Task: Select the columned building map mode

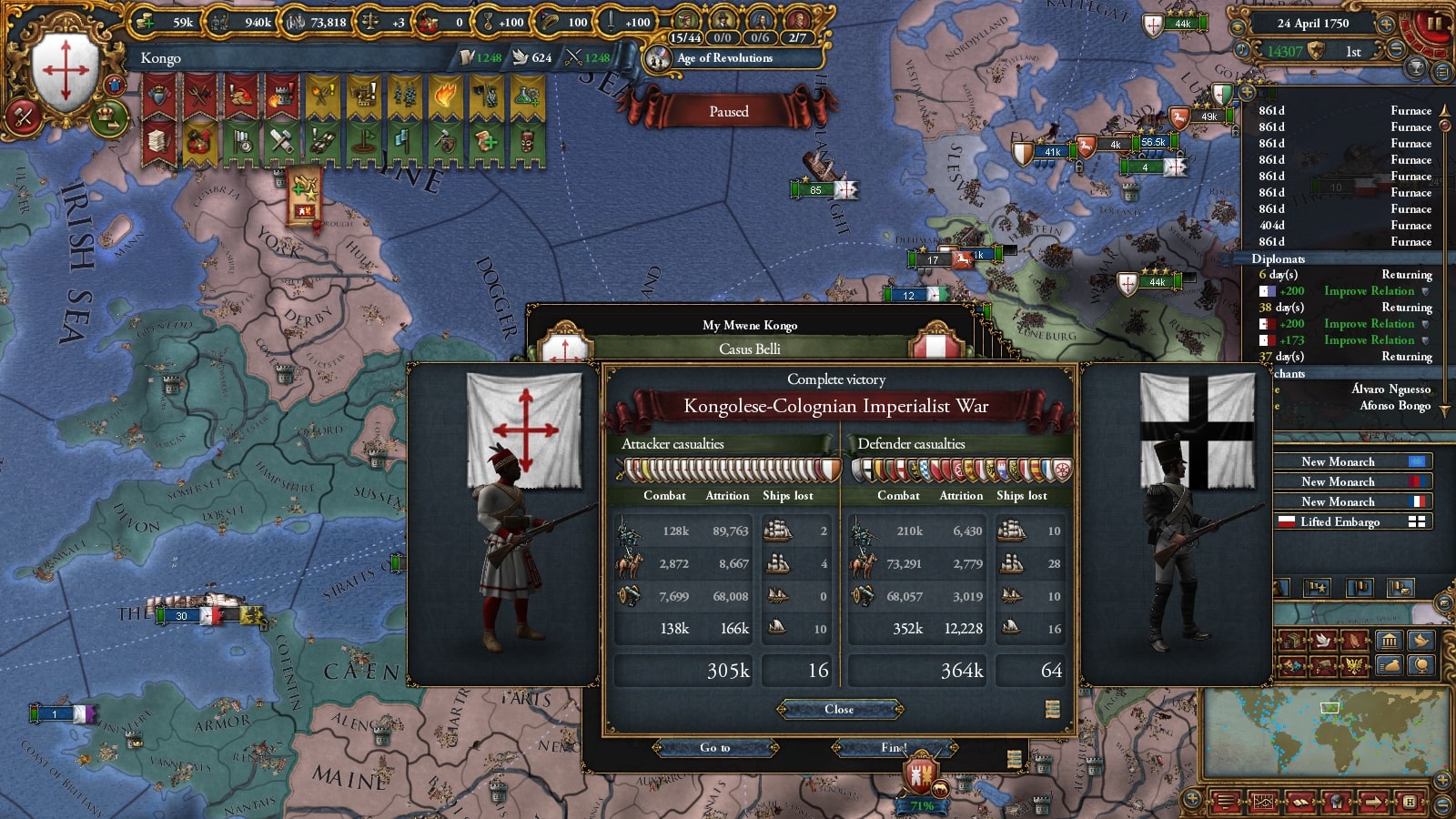Action: [1389, 641]
